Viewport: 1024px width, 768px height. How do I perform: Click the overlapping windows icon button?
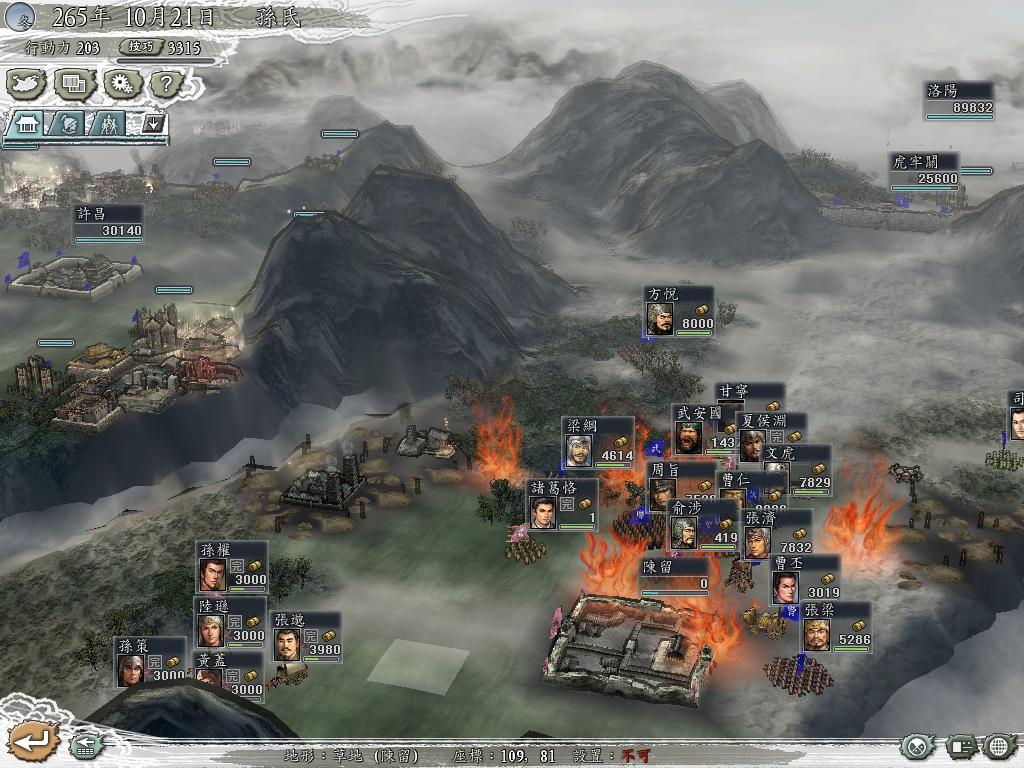click(73, 83)
